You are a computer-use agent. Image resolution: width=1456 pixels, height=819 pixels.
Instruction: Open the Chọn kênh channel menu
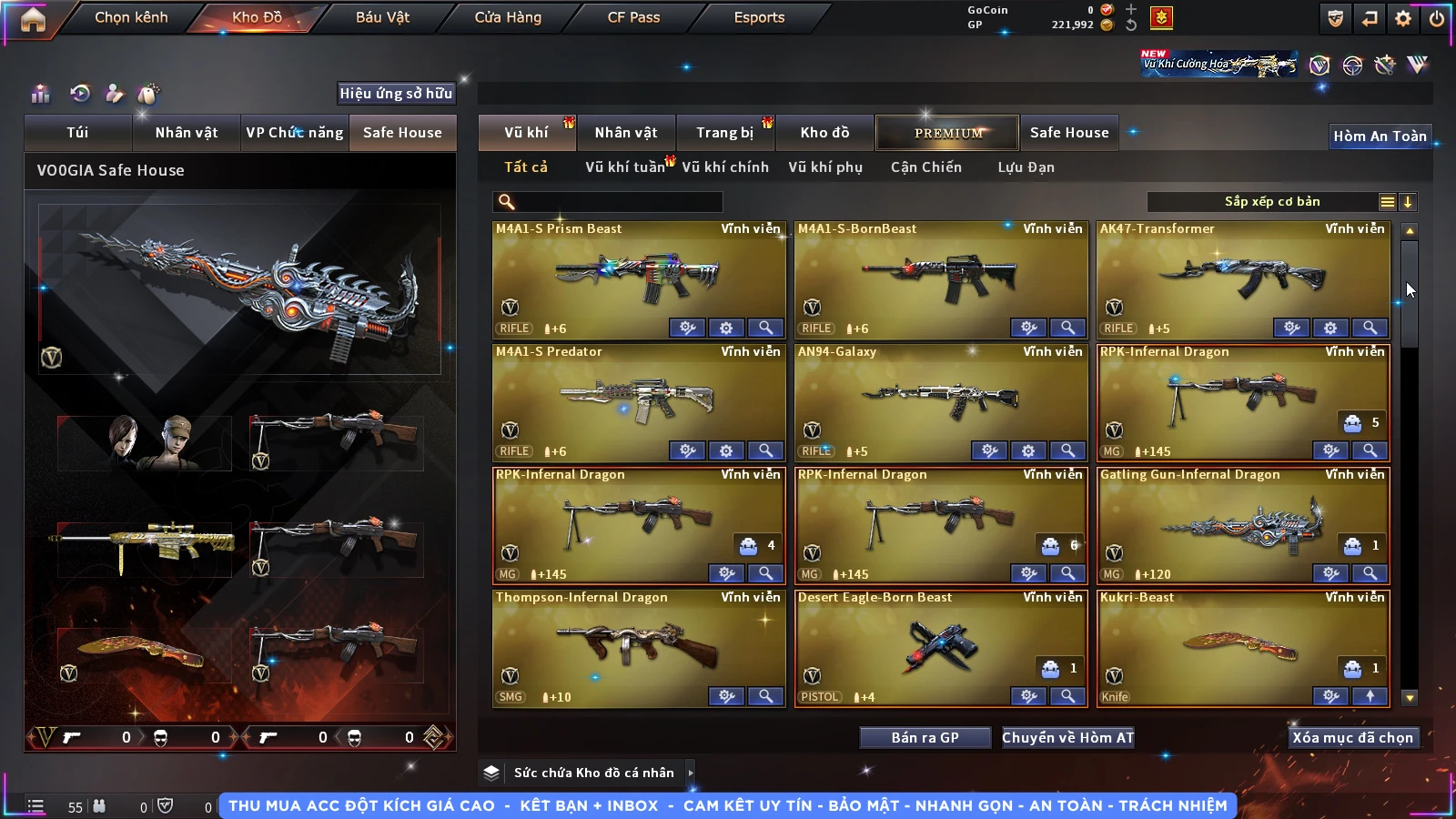(131, 17)
